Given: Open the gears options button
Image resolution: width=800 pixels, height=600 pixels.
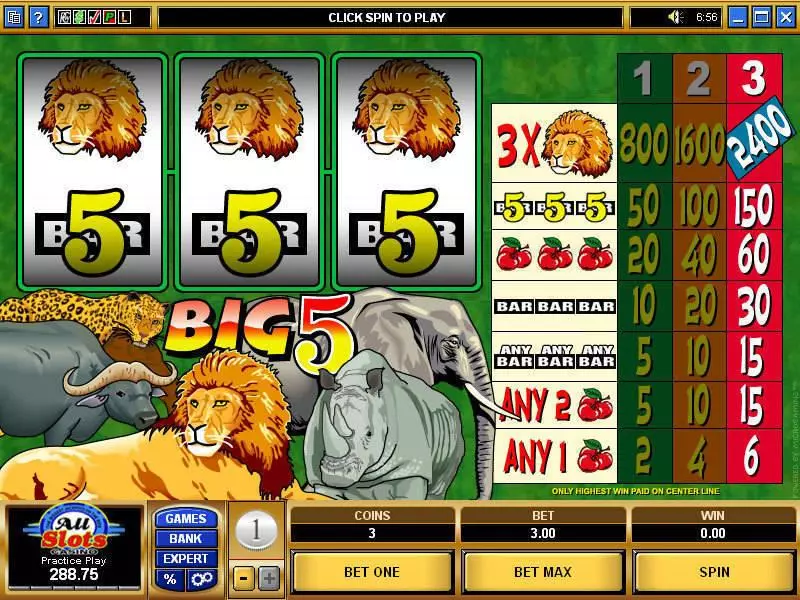Looking at the screenshot, I should tap(199, 579).
